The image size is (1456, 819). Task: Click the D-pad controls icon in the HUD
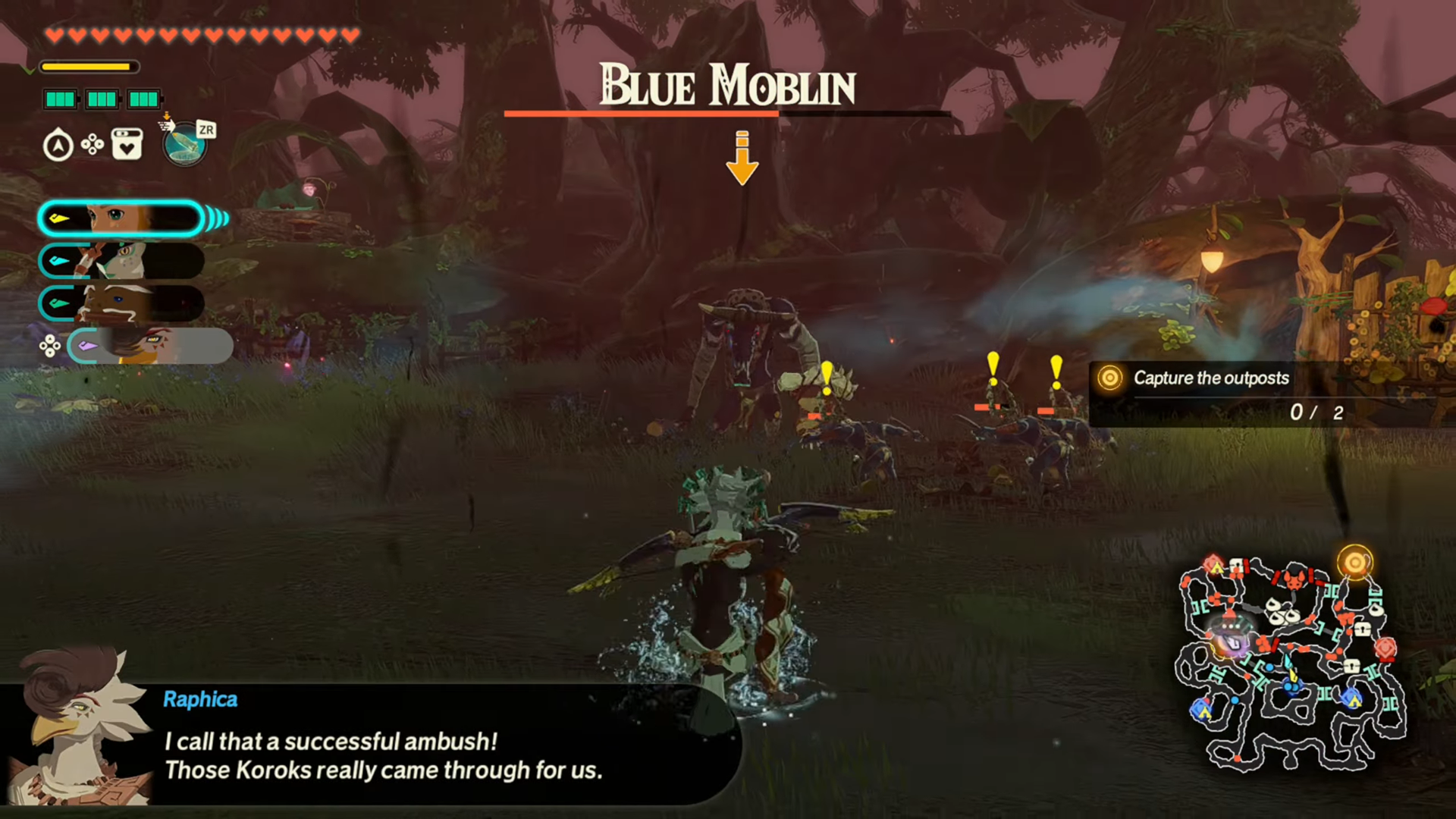click(93, 144)
